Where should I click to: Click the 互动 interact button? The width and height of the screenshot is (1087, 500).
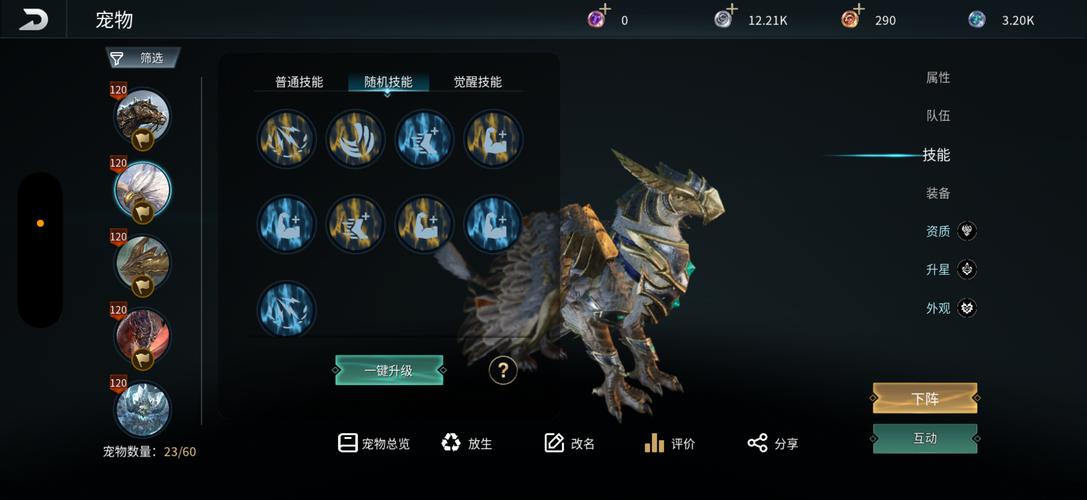tap(924, 438)
